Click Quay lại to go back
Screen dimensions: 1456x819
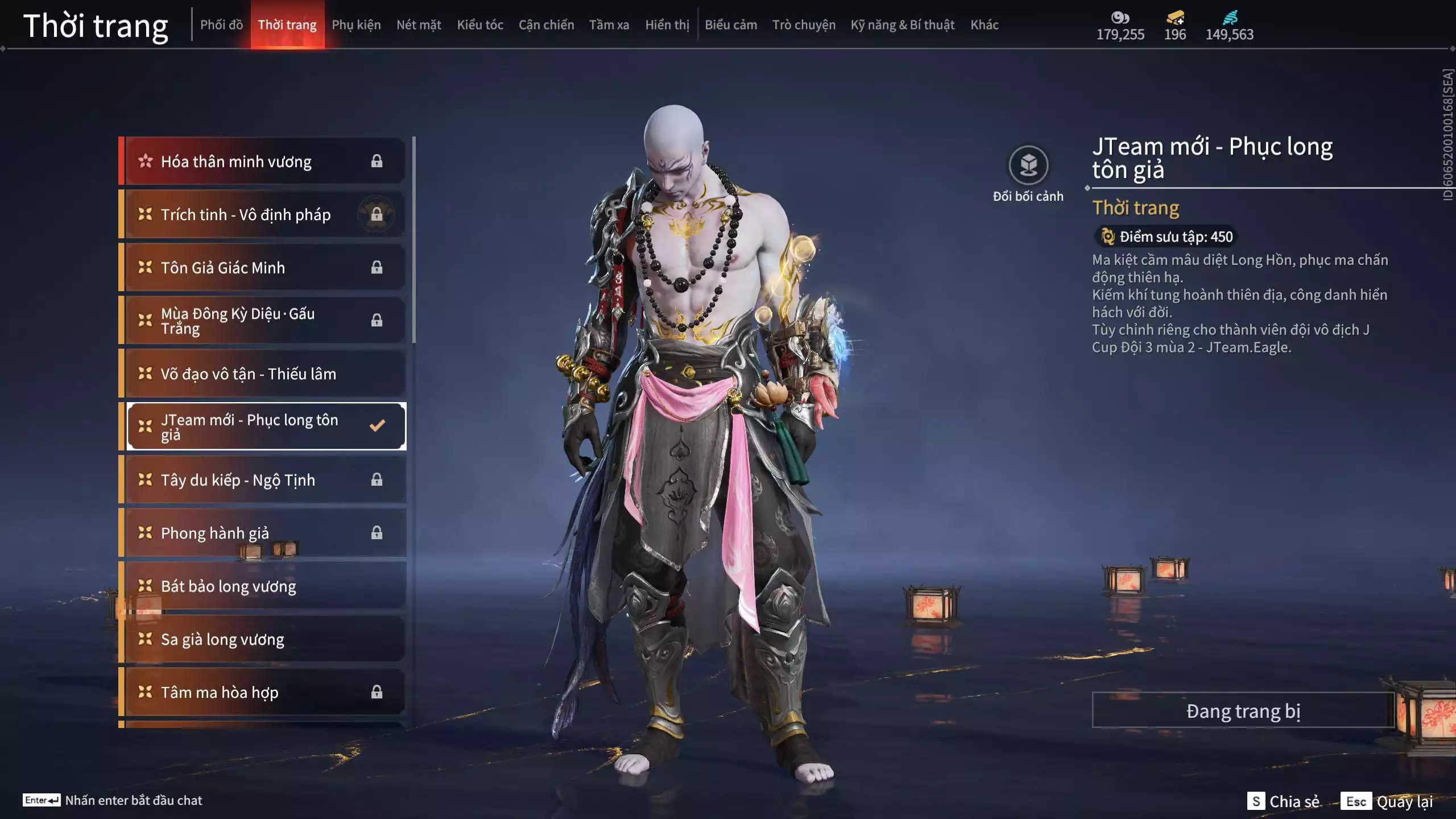pyautogui.click(x=1404, y=801)
